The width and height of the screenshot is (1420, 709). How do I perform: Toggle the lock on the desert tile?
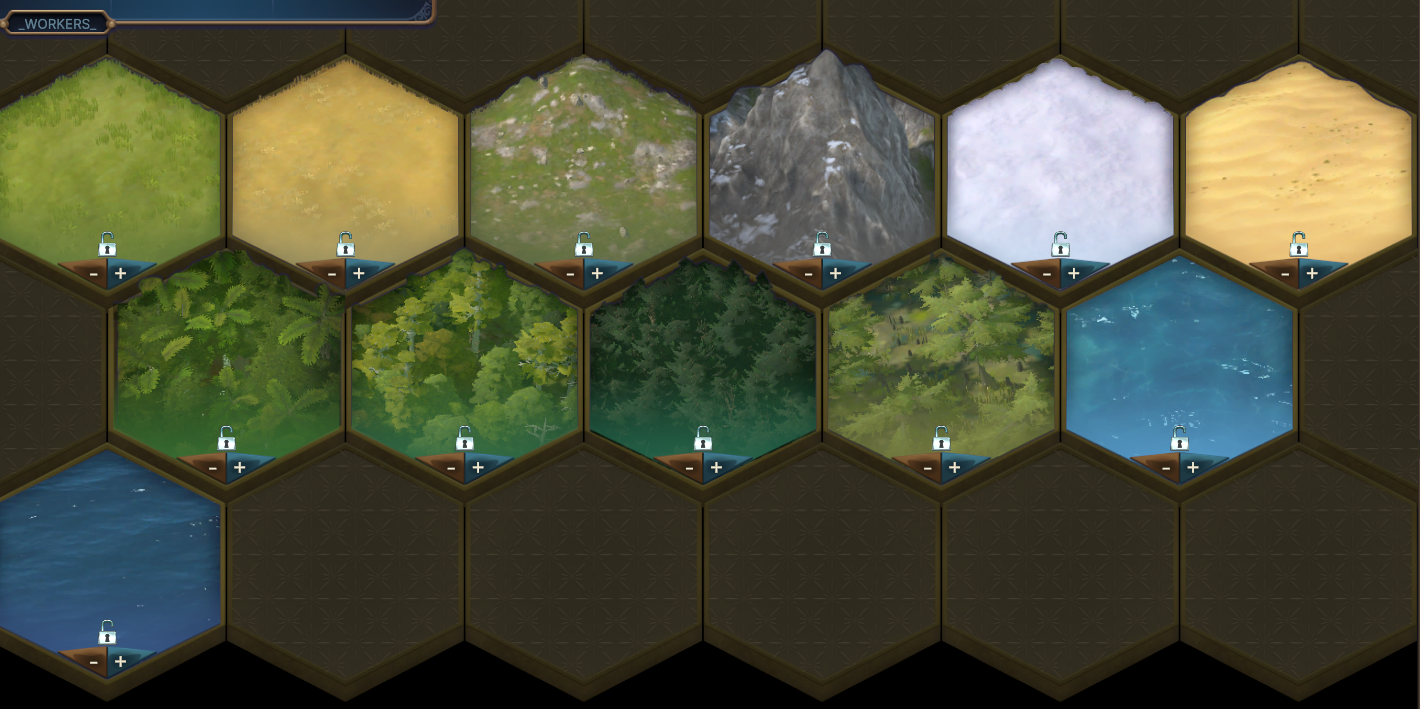(1298, 245)
